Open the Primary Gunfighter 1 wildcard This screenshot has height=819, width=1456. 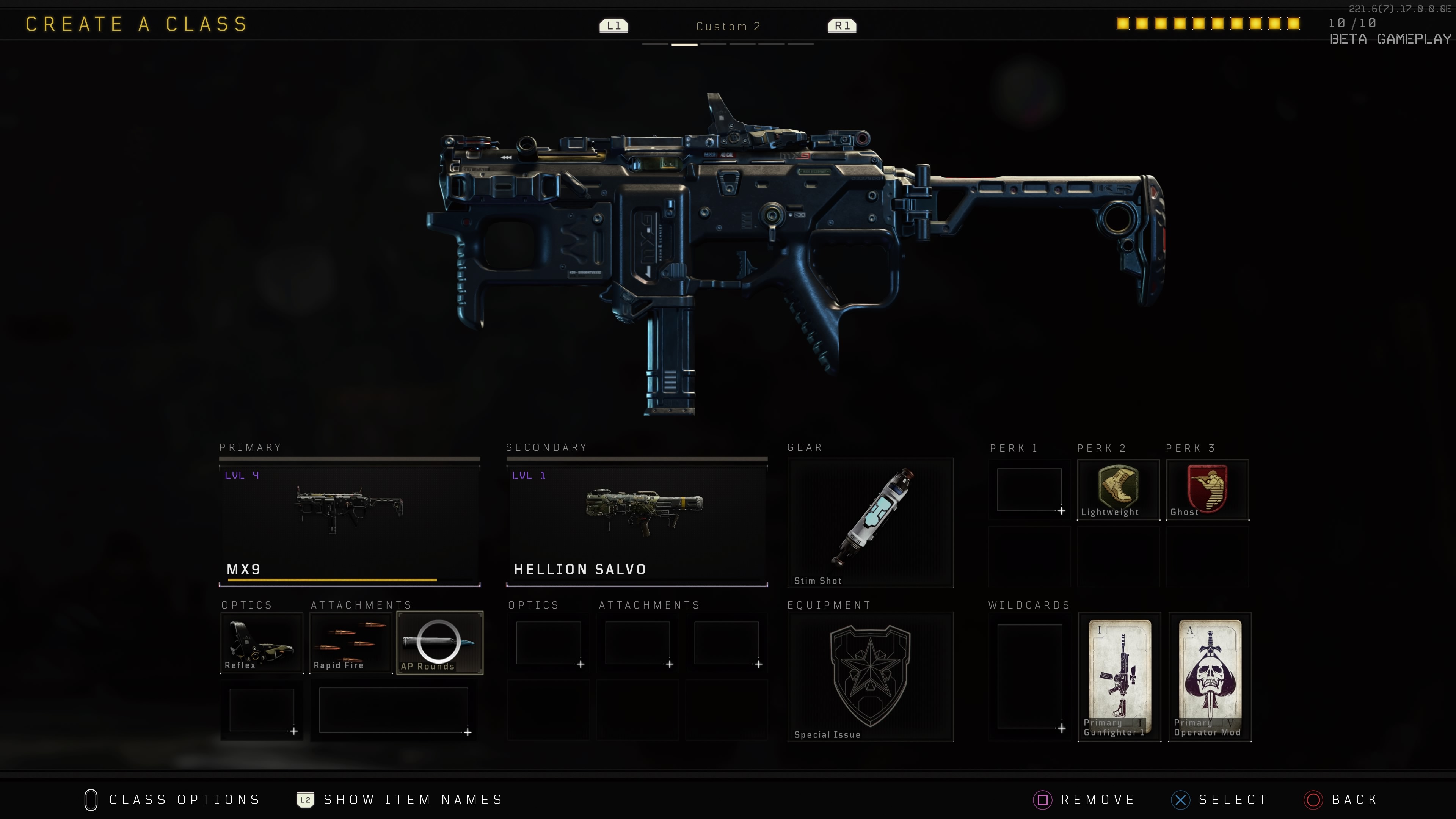coord(1119,676)
